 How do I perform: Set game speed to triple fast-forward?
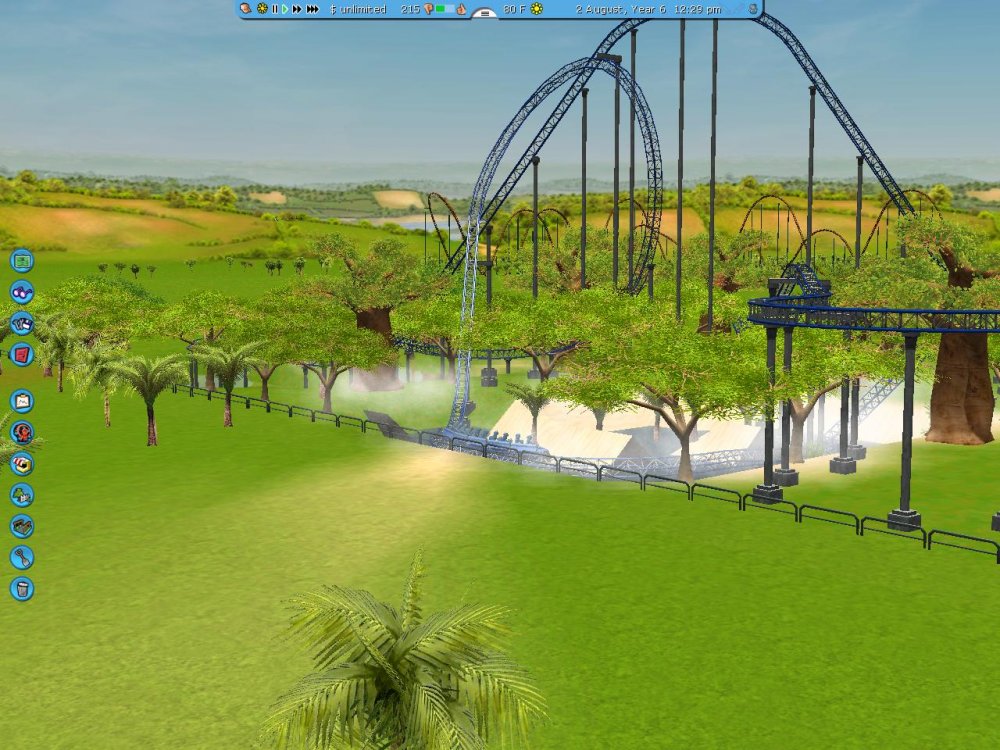tap(313, 9)
